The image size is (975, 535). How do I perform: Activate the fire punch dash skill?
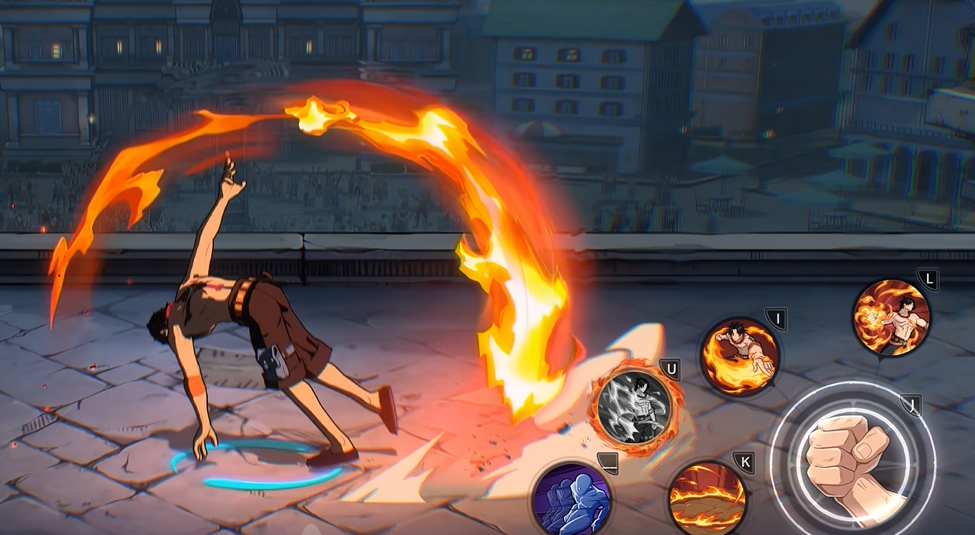tap(739, 356)
